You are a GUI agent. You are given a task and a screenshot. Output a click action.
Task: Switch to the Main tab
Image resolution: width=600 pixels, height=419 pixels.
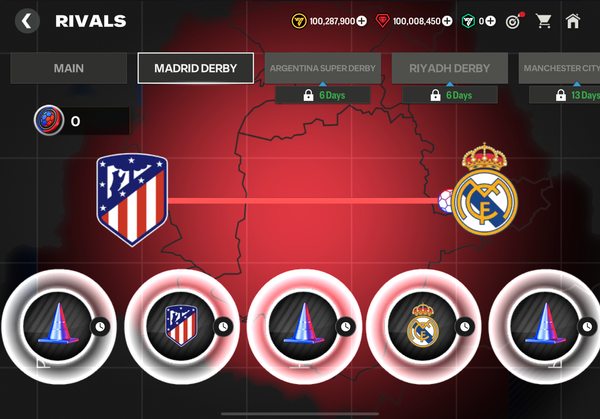click(x=69, y=69)
